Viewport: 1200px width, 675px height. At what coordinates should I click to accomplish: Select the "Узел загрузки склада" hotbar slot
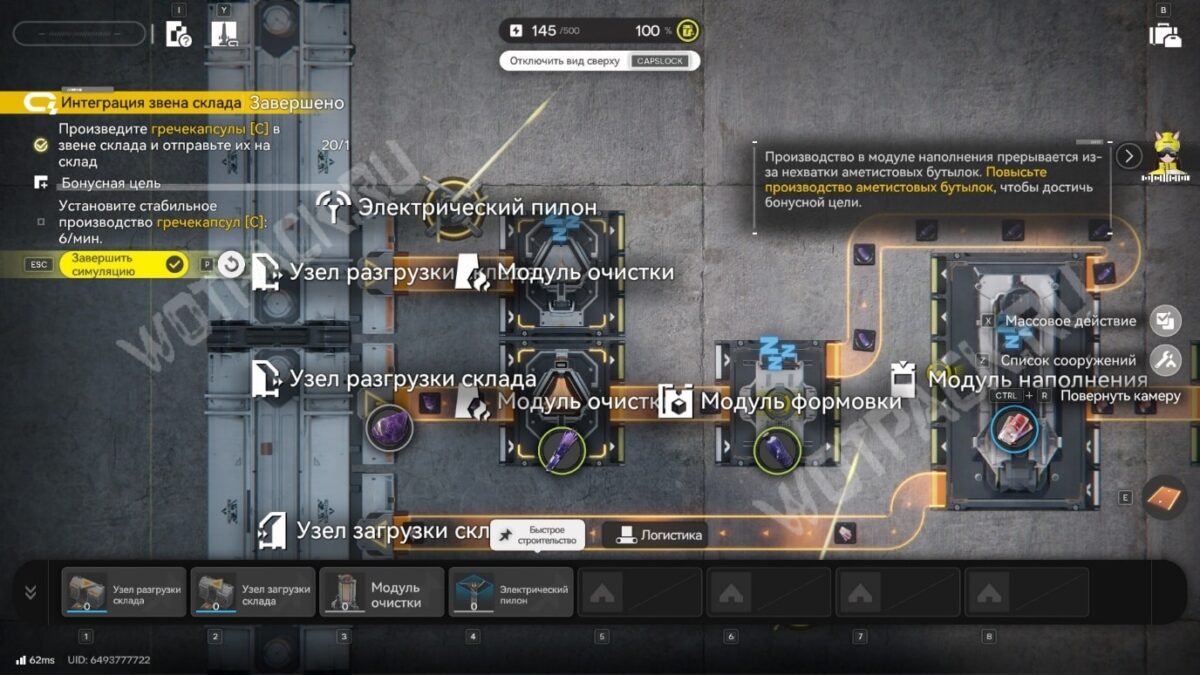(253, 592)
